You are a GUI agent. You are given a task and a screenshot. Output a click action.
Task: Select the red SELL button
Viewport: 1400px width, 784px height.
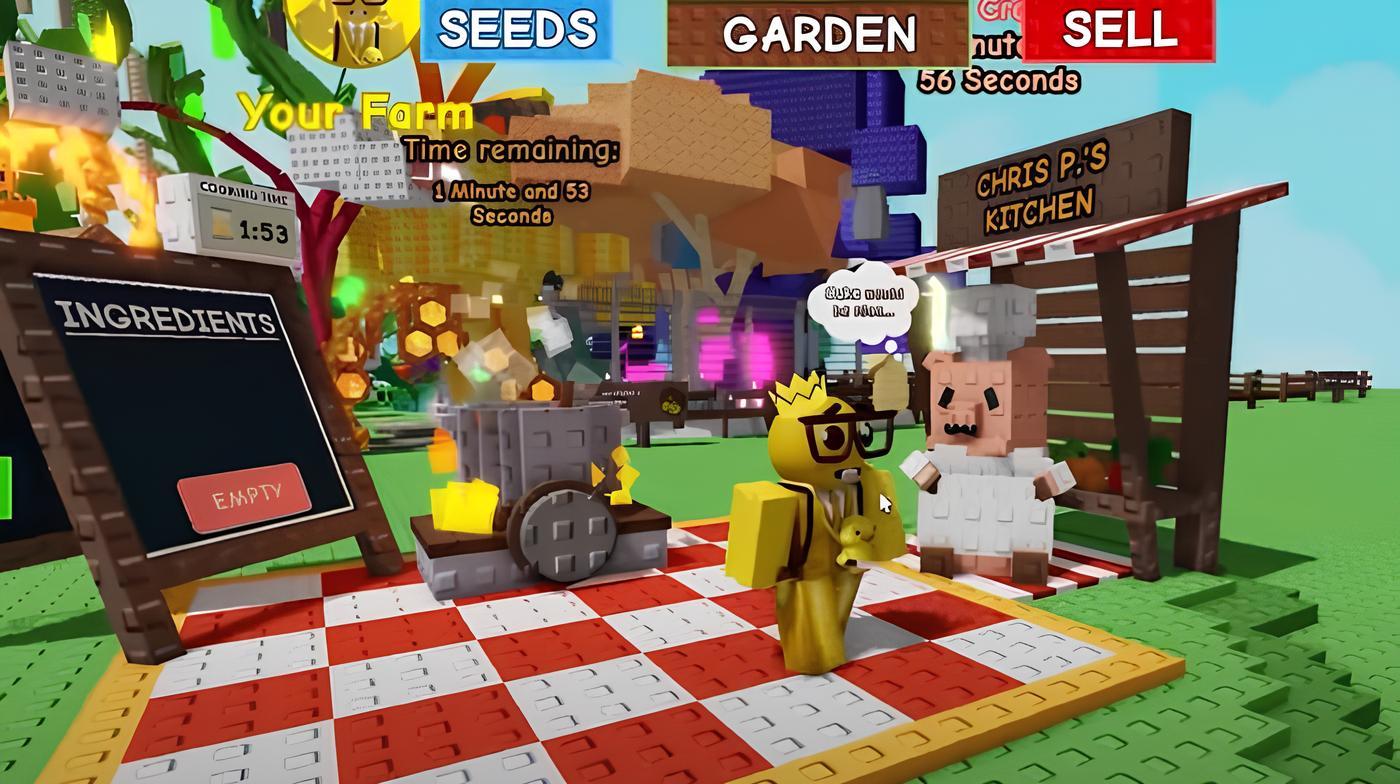click(1118, 30)
